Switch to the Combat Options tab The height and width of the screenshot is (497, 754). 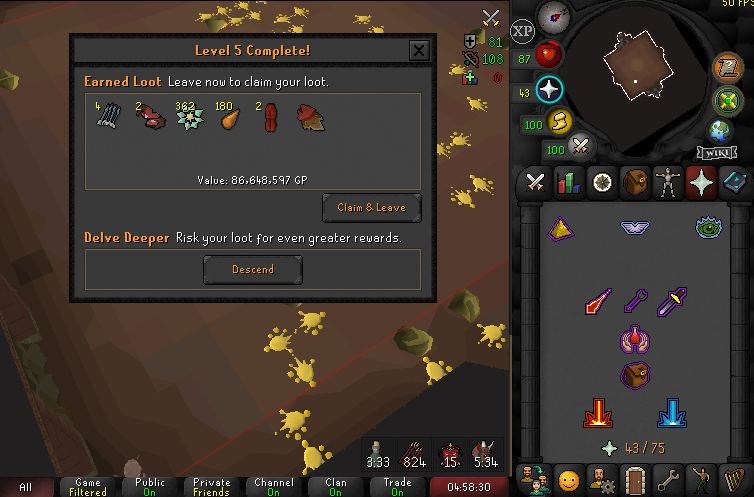(x=534, y=182)
